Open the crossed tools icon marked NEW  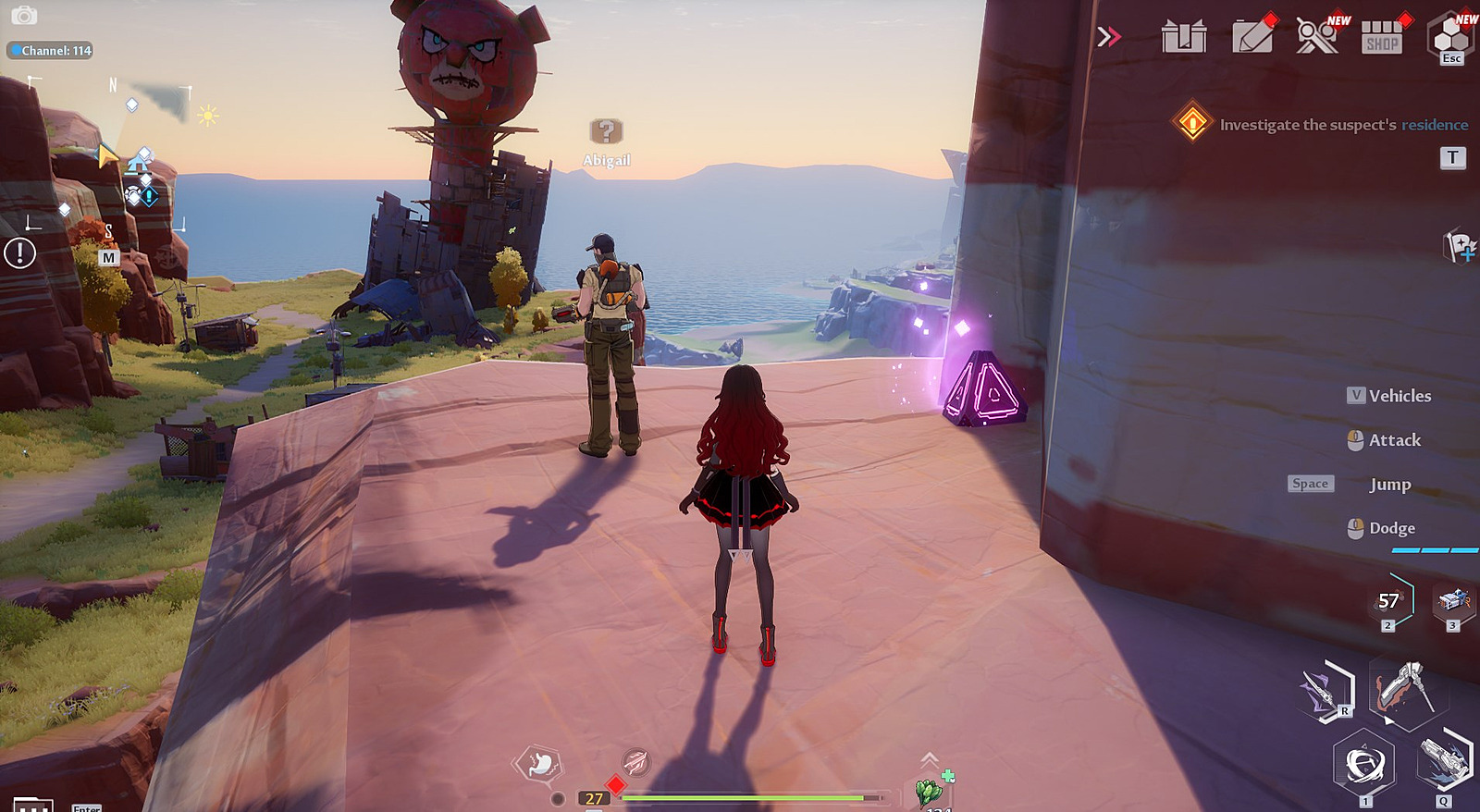(x=1317, y=36)
